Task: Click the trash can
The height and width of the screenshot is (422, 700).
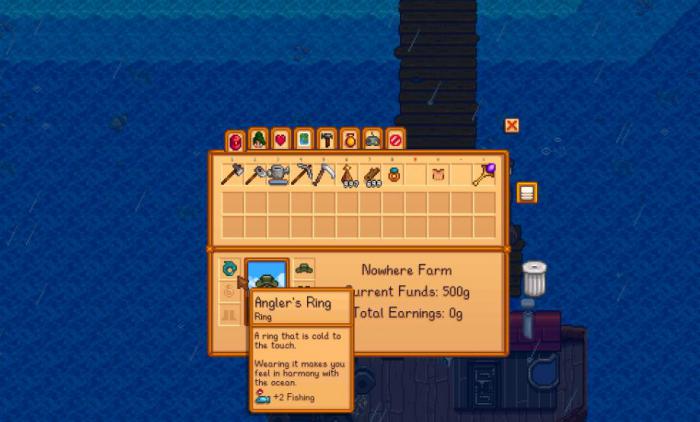Action: point(534,279)
